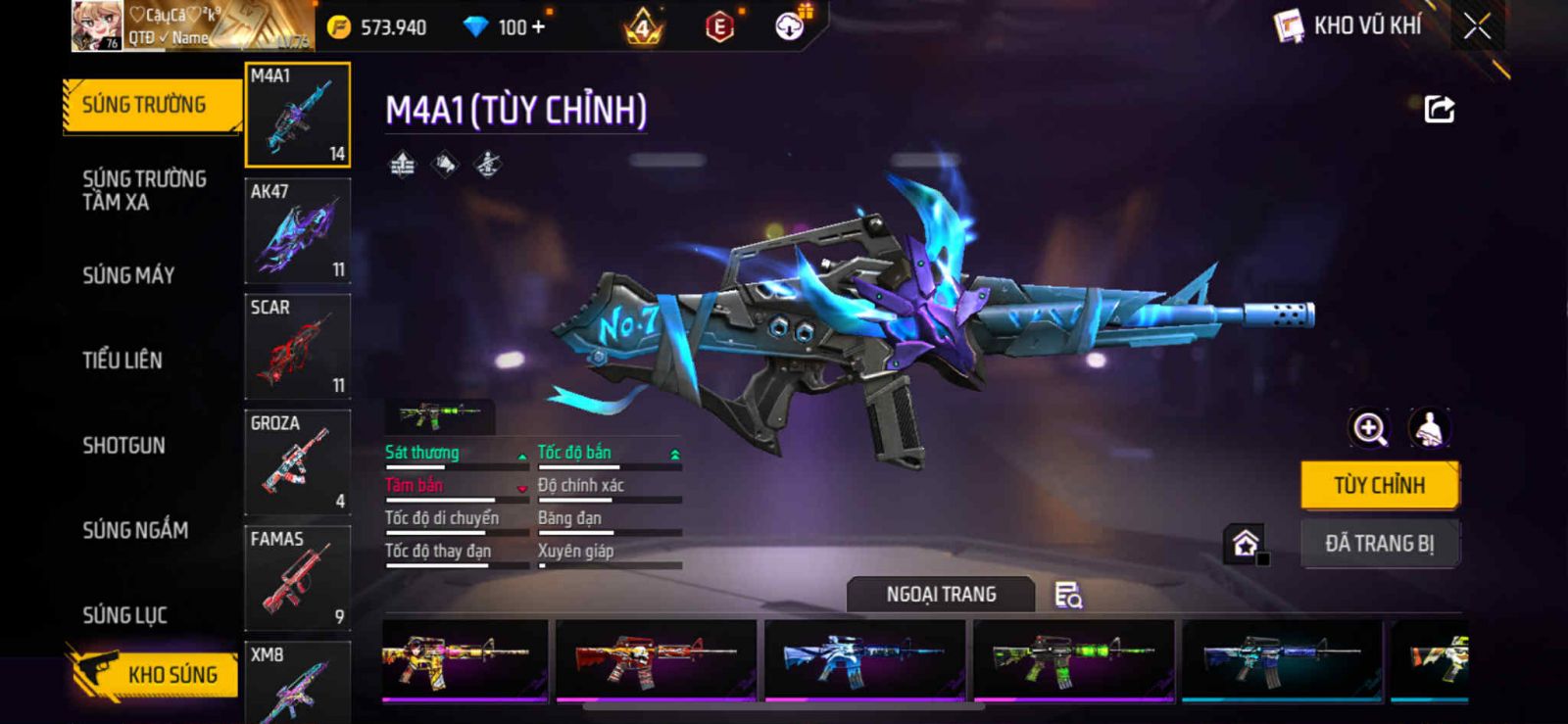Screen dimensions: 1568x724
Task: Open the Súng Máy category
Action: tap(128, 275)
